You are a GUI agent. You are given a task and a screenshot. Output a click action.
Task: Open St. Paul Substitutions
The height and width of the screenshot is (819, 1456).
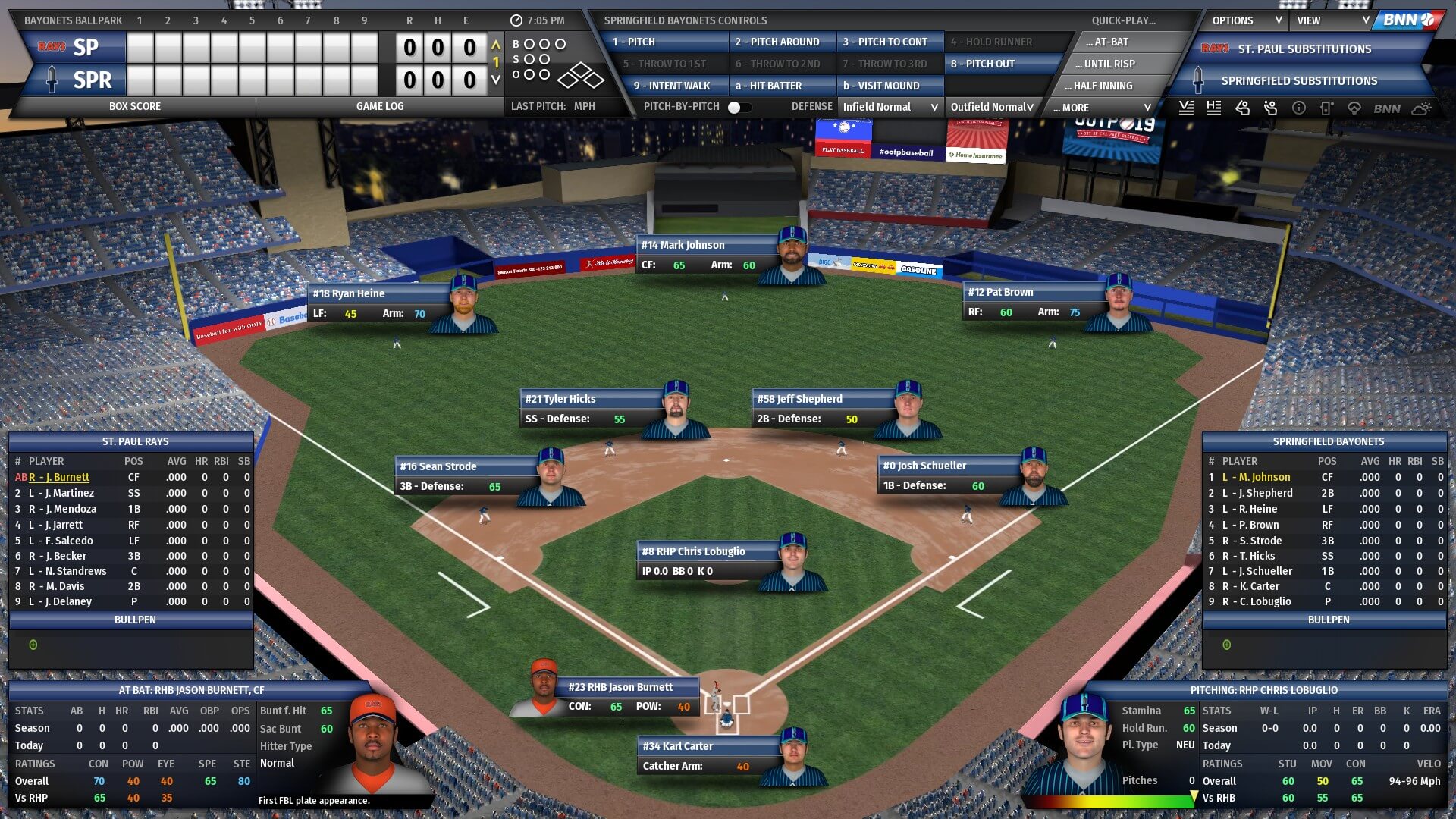[1304, 49]
